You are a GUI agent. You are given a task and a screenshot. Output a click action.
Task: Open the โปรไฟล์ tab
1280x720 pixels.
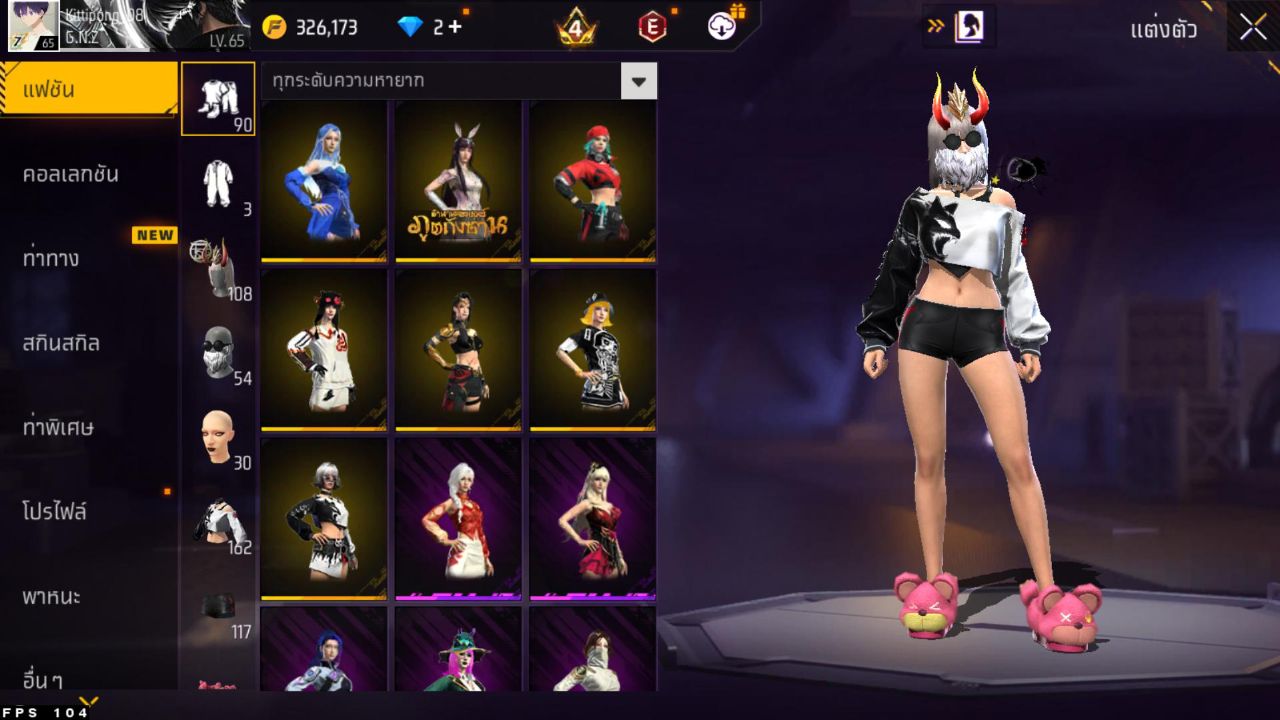click(55, 512)
